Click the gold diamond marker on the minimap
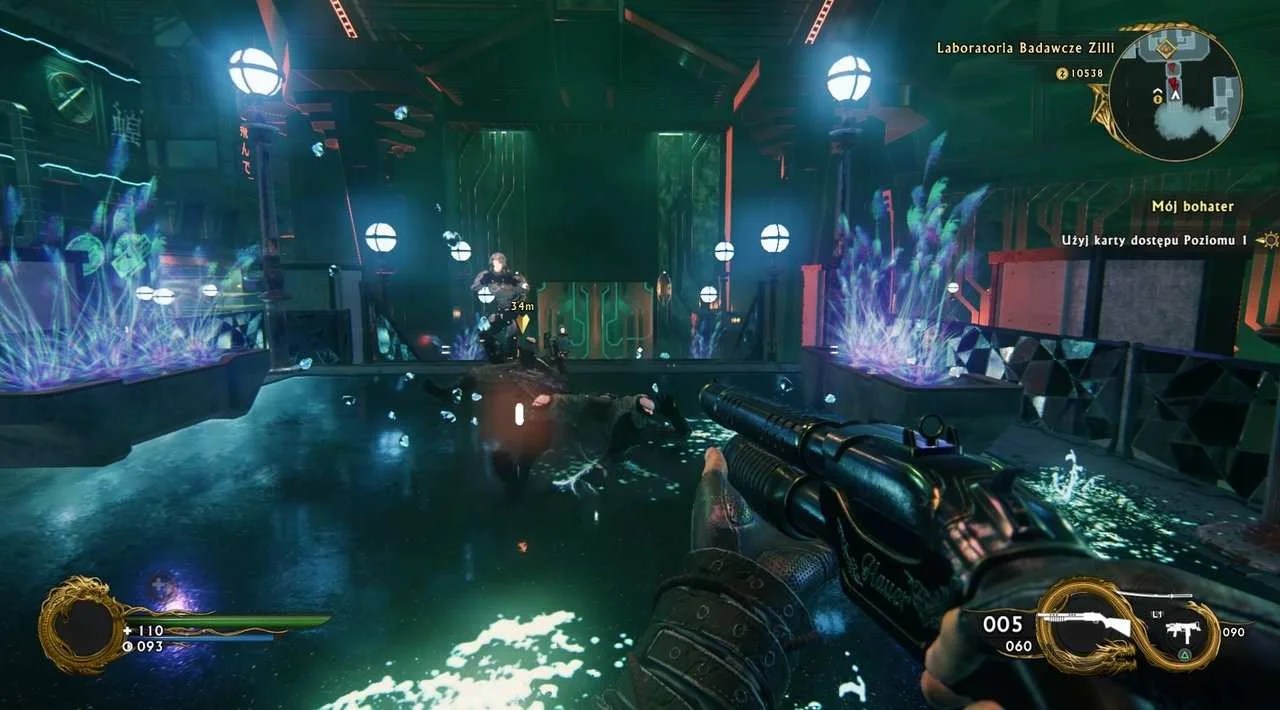 pyautogui.click(x=1166, y=48)
